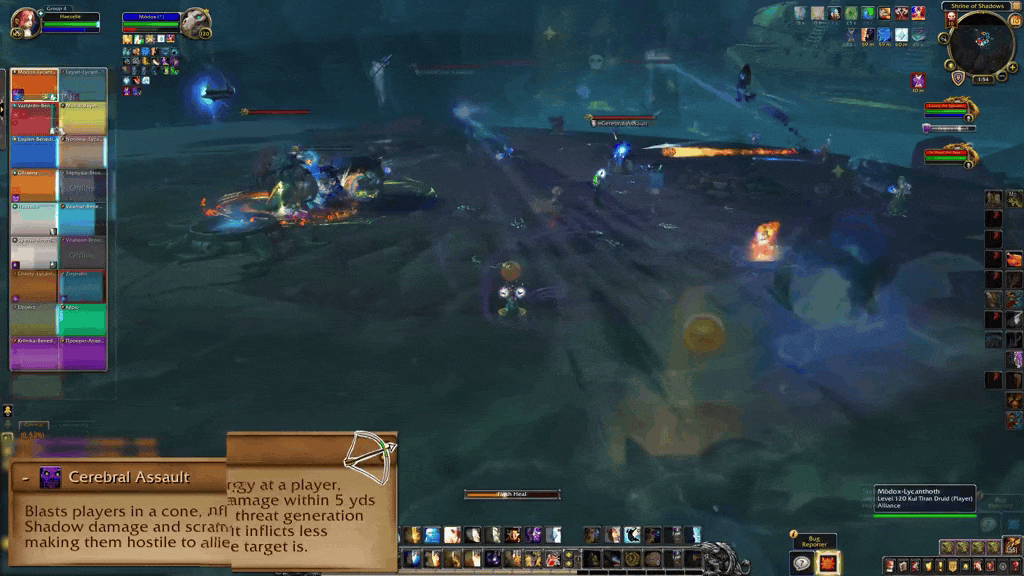1024x576 pixels.
Task: Click the minimap clock display
Action: coord(981,78)
